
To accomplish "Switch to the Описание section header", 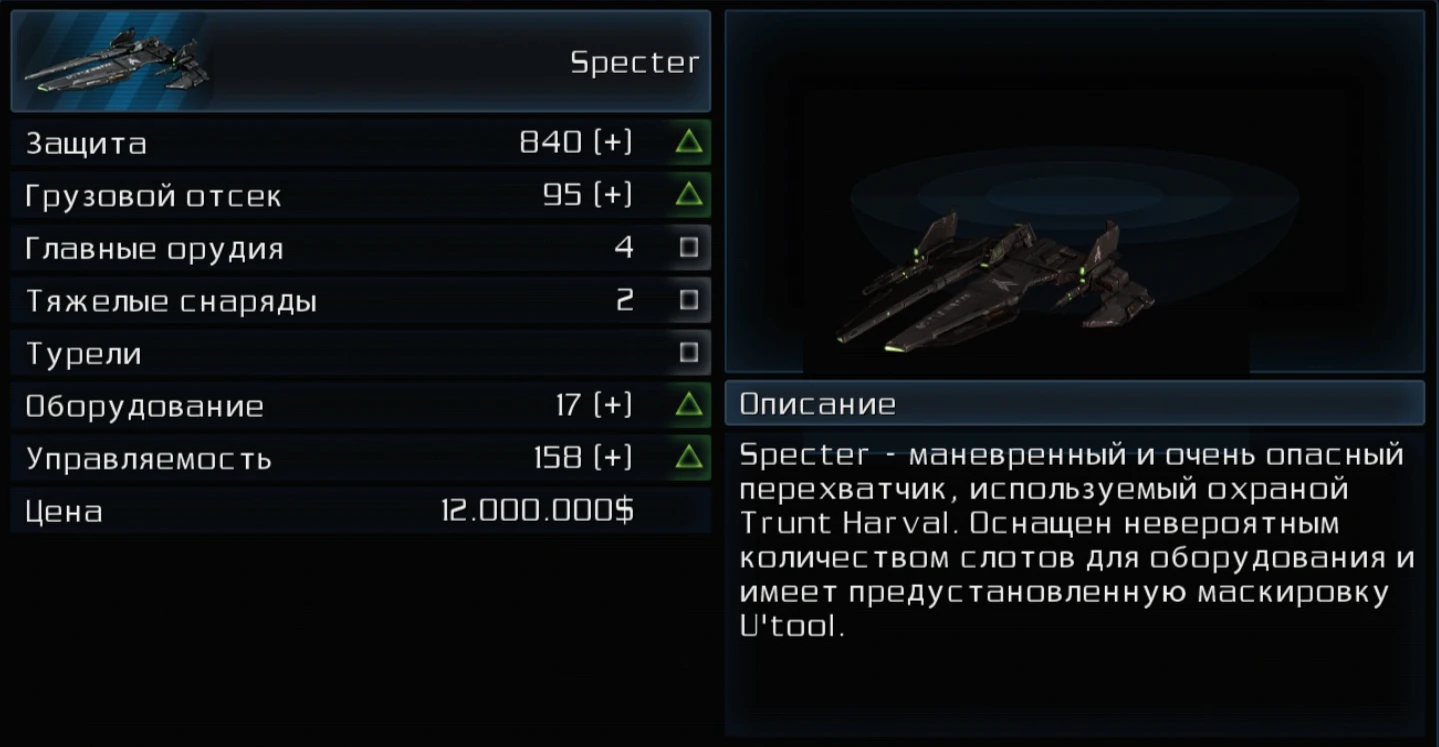I will tap(815, 404).
